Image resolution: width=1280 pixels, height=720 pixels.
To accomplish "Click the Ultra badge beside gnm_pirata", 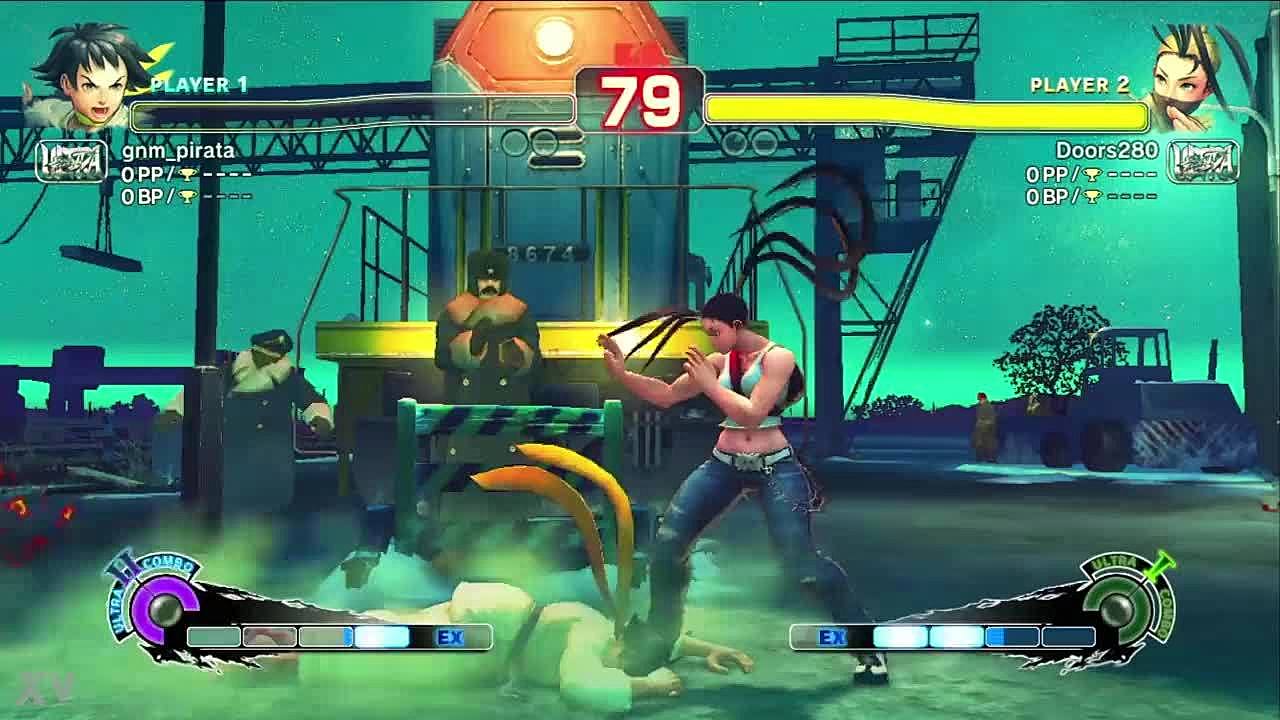I will 71,161.
